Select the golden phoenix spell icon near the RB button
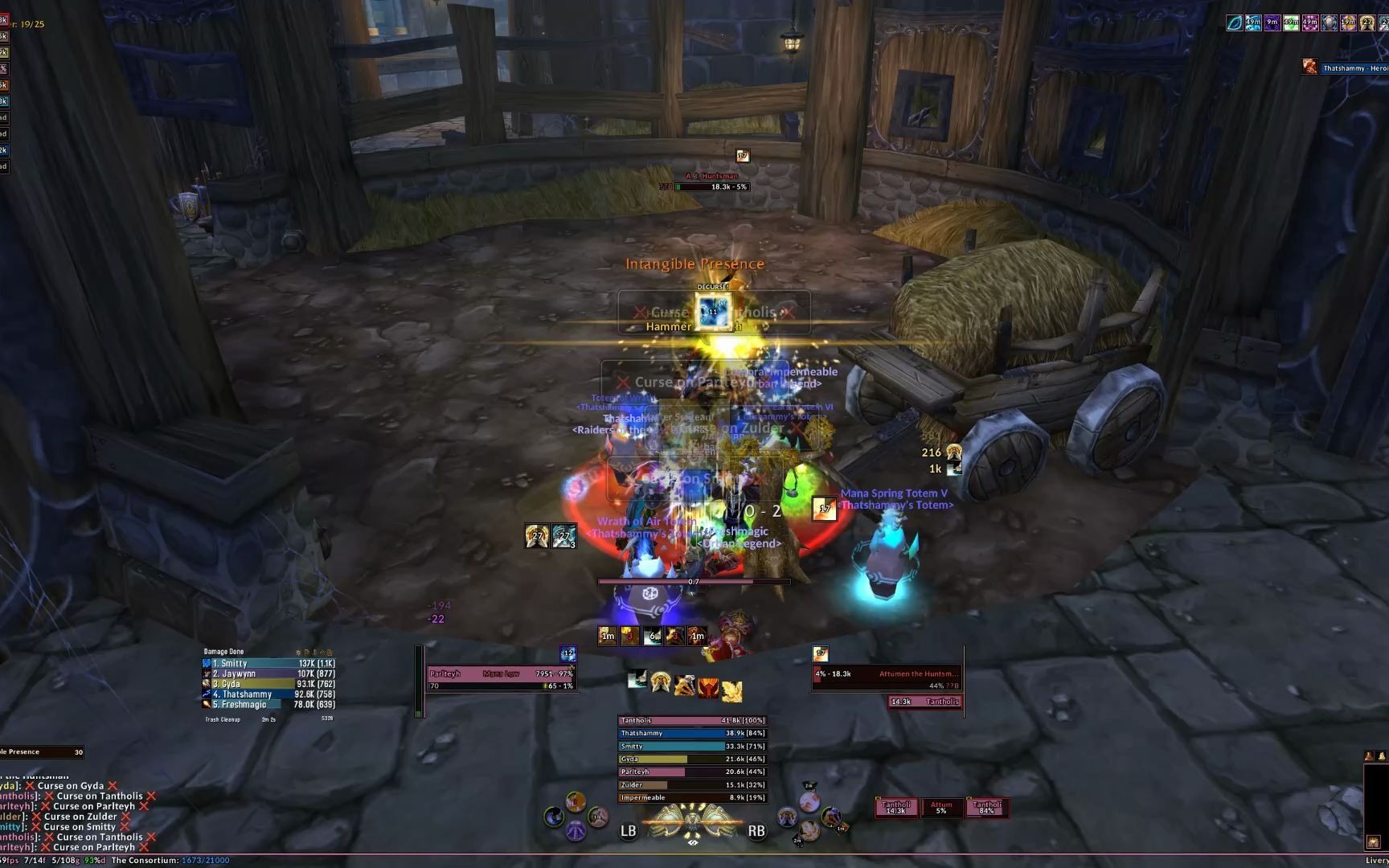This screenshot has height=868, width=1389. coord(787,817)
